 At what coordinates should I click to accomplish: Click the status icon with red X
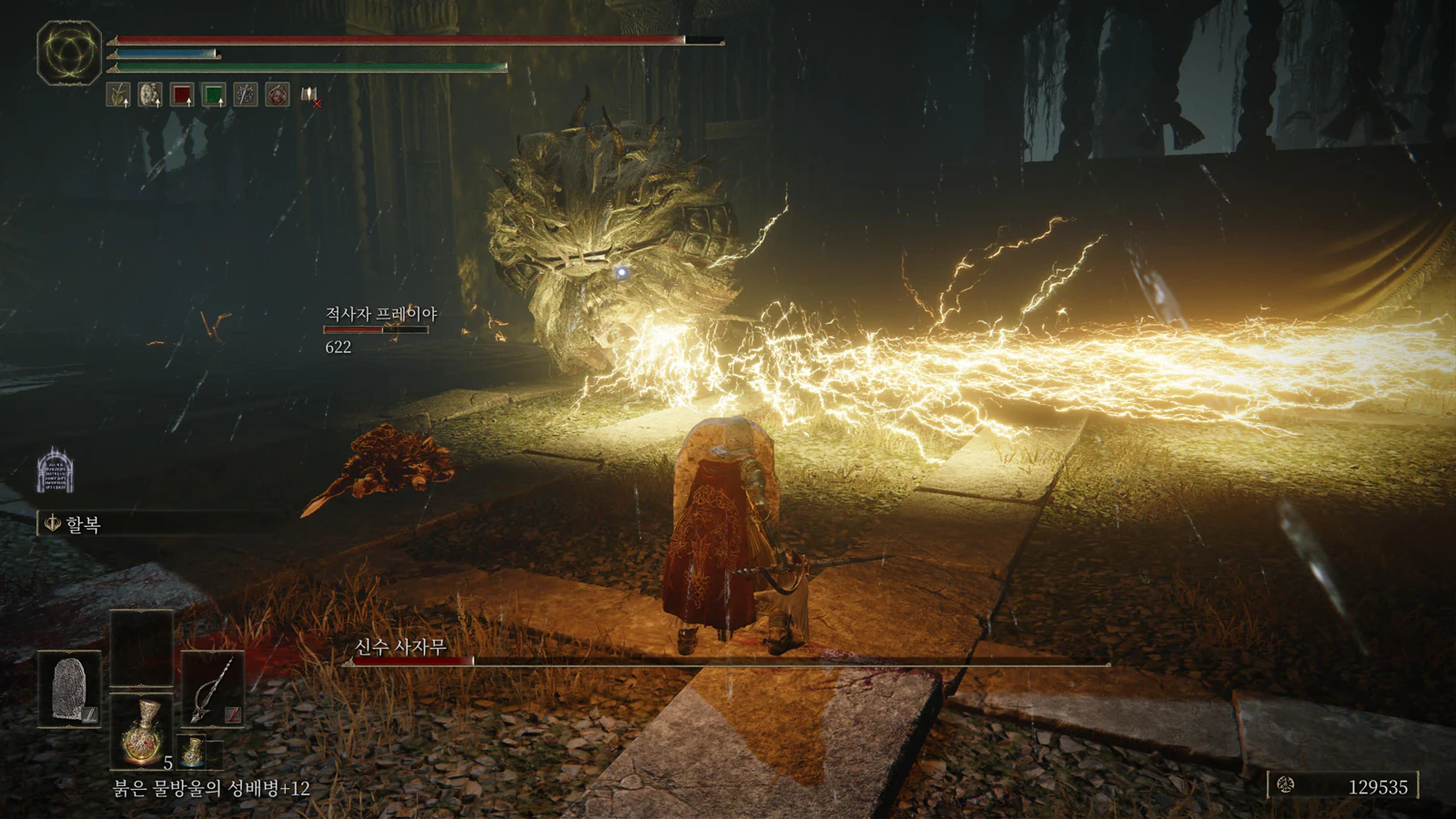(x=310, y=96)
